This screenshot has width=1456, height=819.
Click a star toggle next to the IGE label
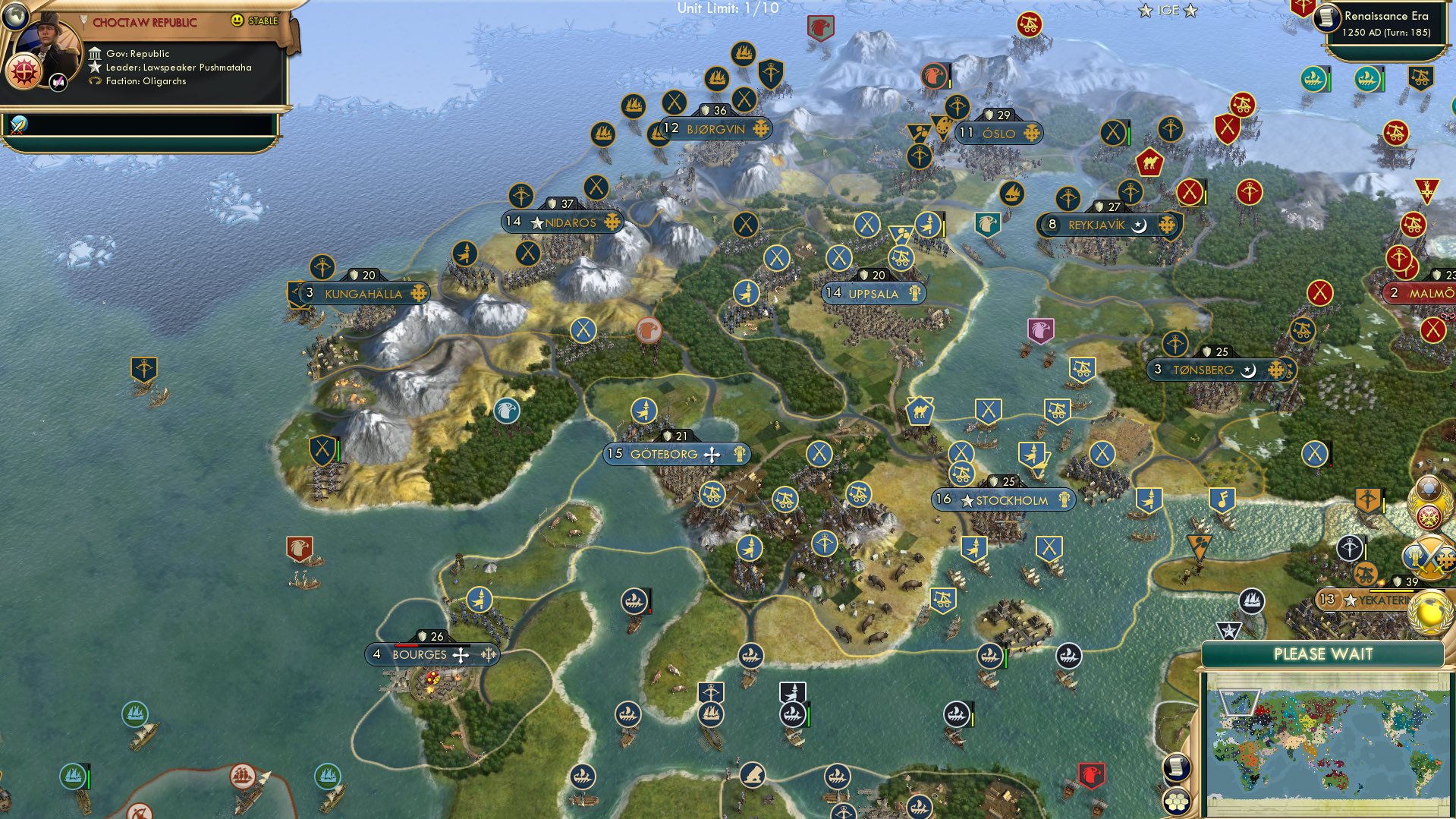tap(1146, 11)
